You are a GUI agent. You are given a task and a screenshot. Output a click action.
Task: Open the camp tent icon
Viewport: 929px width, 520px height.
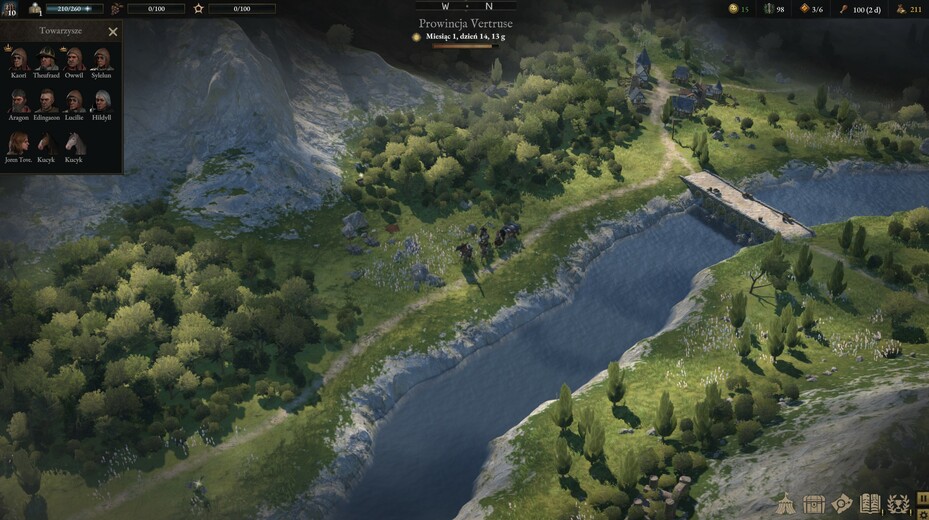[x=786, y=503]
